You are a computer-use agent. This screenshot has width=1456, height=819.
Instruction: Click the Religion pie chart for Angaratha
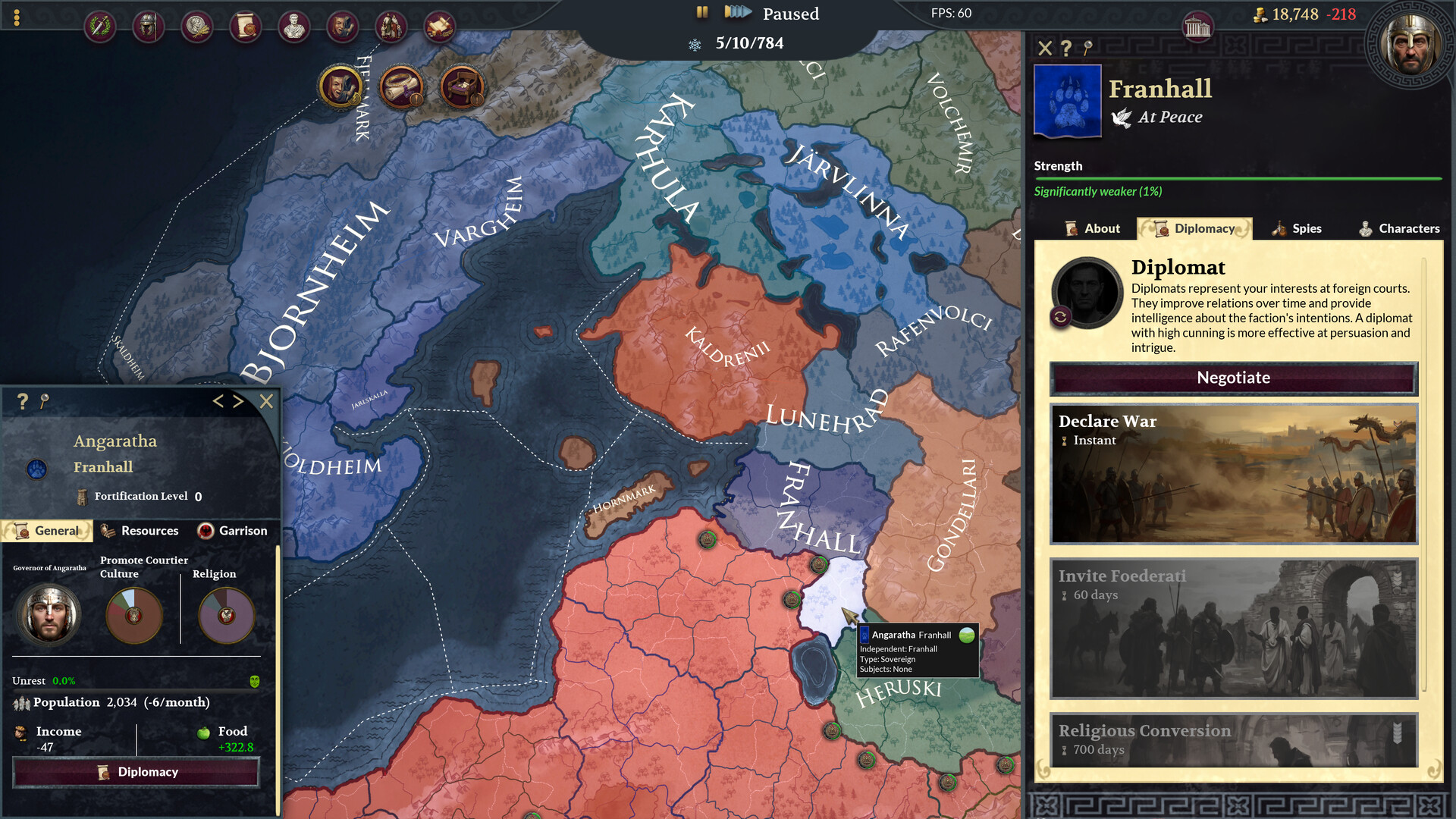coord(225,616)
